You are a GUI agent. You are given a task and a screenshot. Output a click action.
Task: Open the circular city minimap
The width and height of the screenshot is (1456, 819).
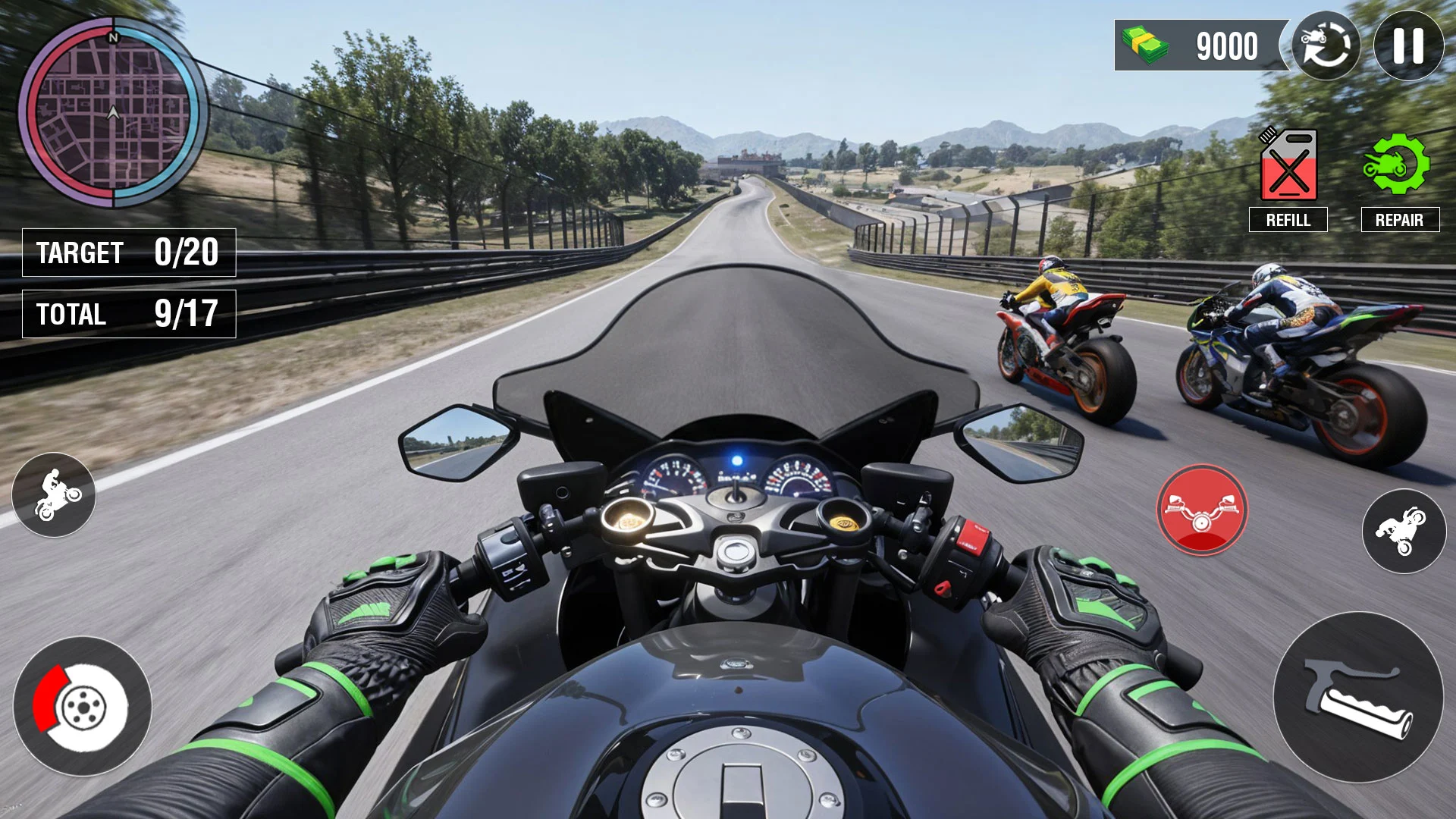(x=113, y=112)
